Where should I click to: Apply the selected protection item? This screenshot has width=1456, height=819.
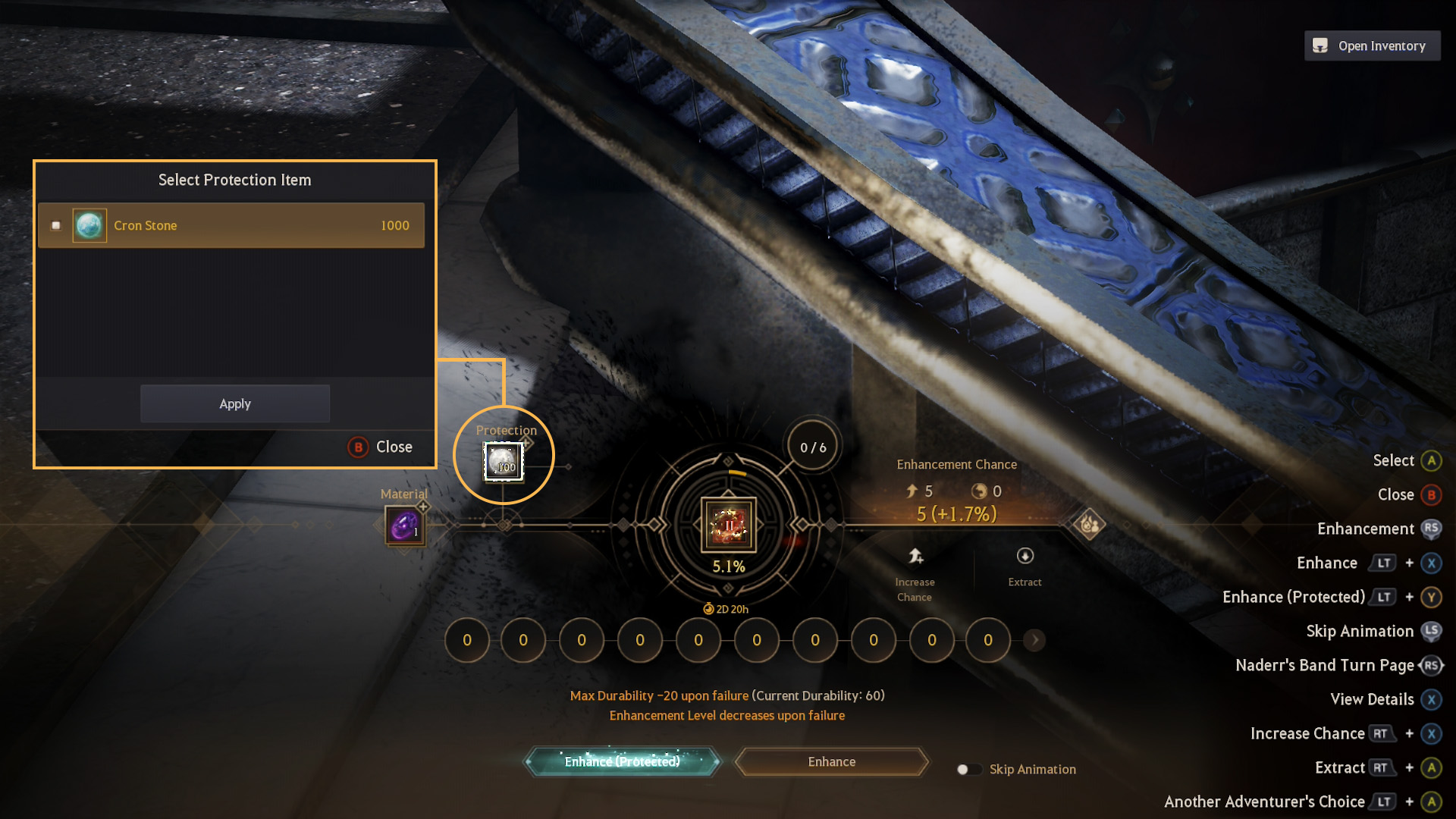point(235,403)
